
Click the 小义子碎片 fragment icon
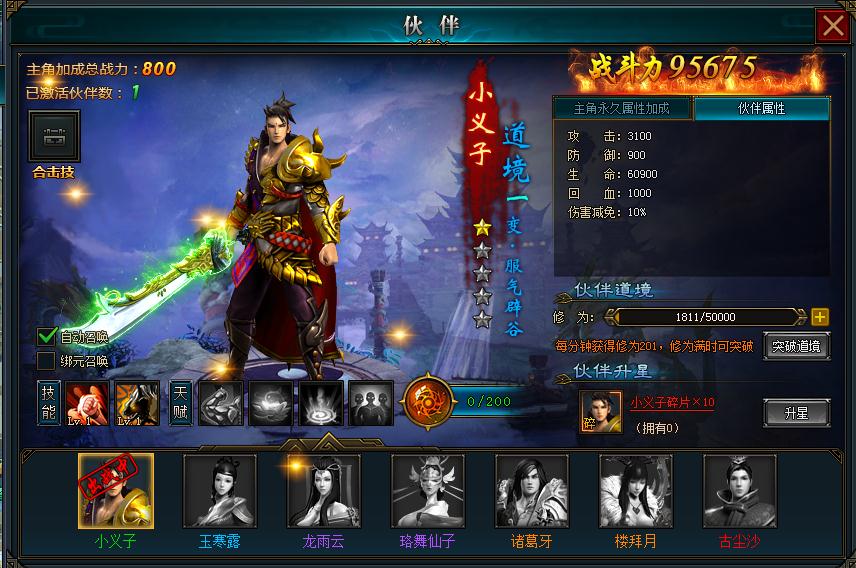click(600, 411)
